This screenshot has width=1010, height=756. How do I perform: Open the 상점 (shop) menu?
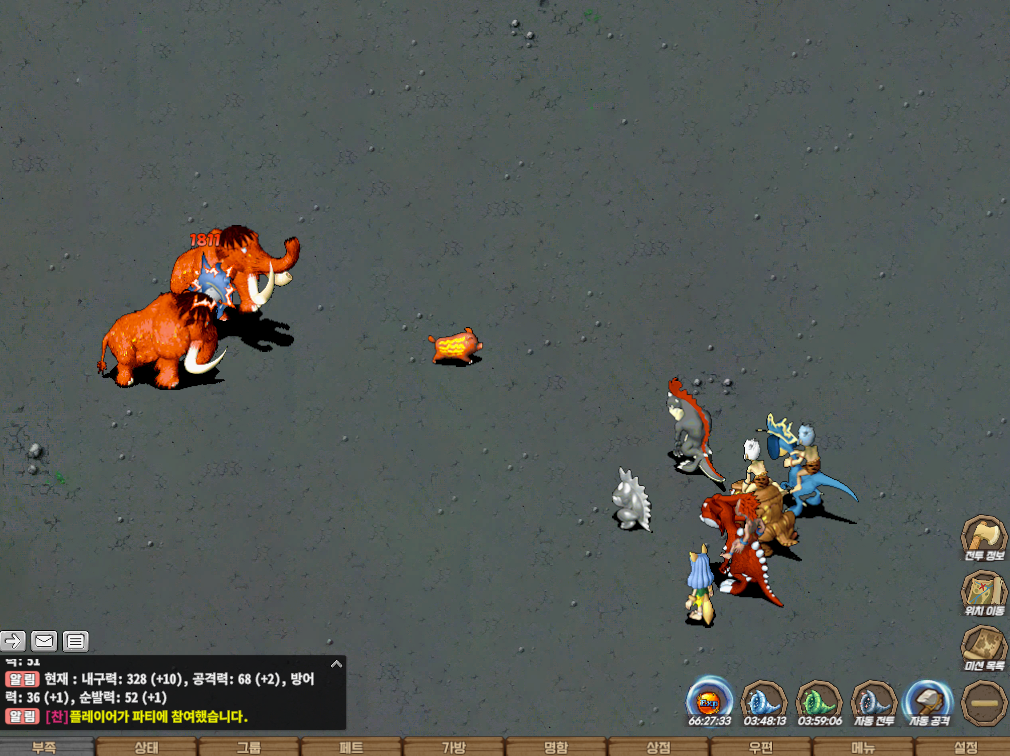coord(658,747)
